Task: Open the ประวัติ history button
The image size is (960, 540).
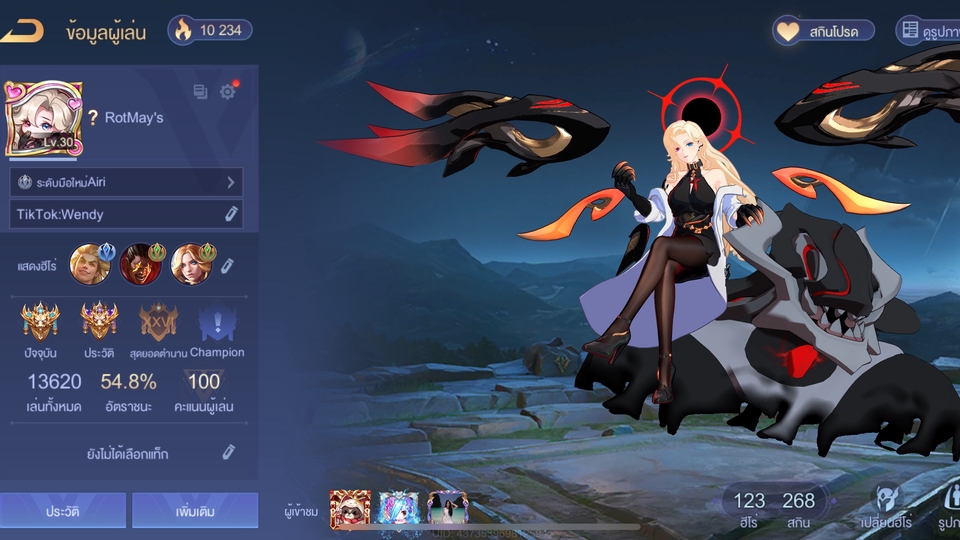Action: click(x=62, y=511)
